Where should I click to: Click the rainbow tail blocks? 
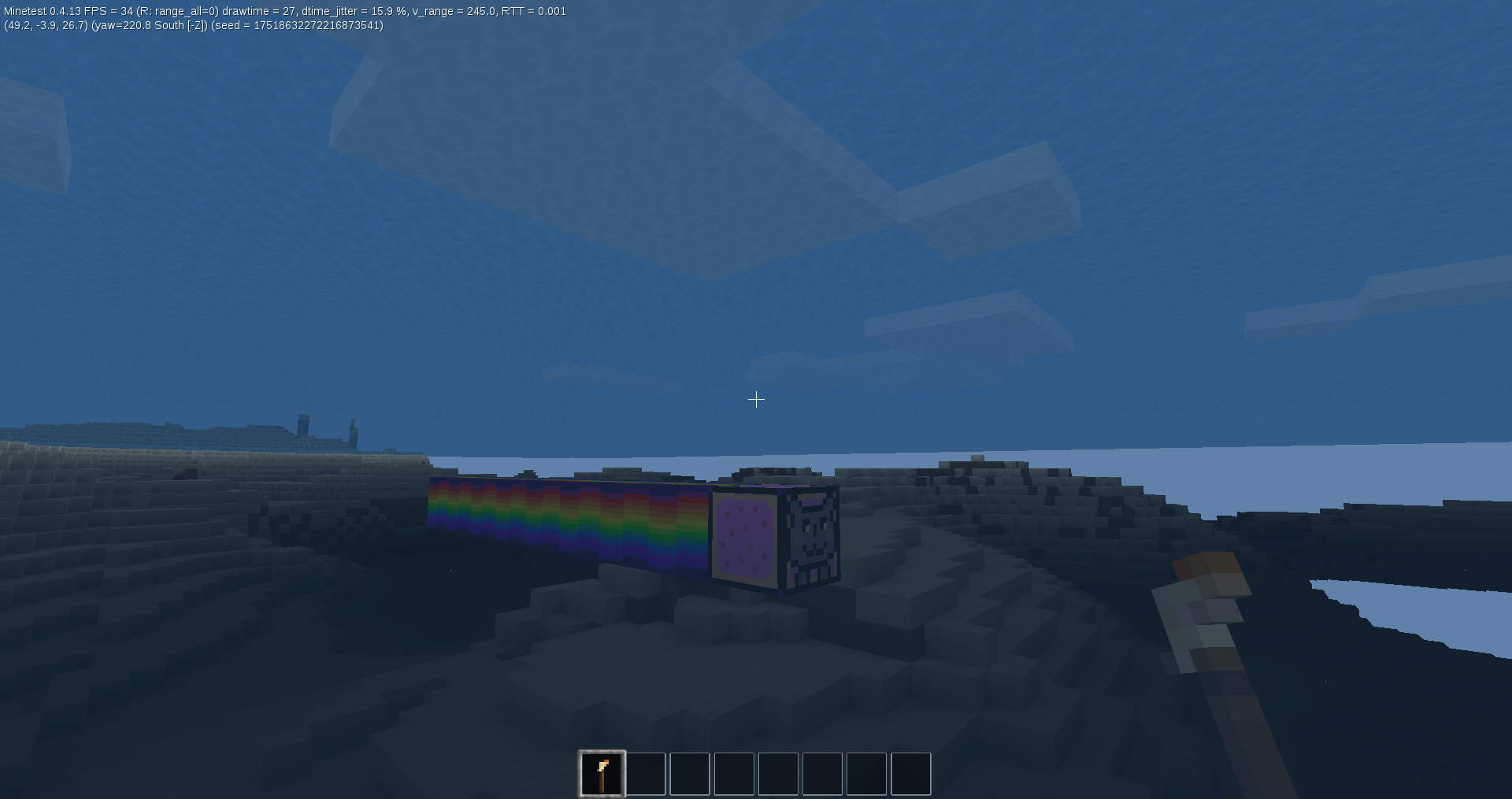pyautogui.click(x=567, y=512)
